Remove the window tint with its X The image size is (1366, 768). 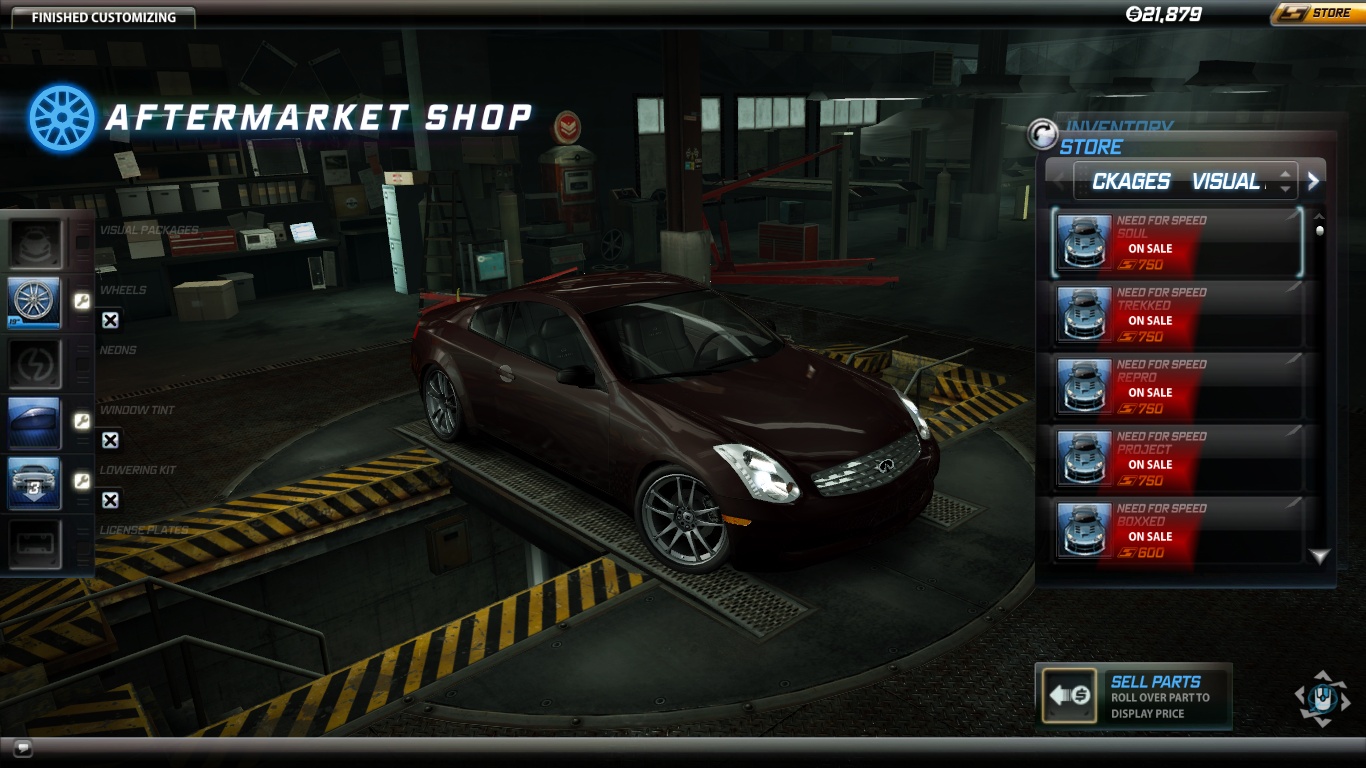(x=110, y=440)
